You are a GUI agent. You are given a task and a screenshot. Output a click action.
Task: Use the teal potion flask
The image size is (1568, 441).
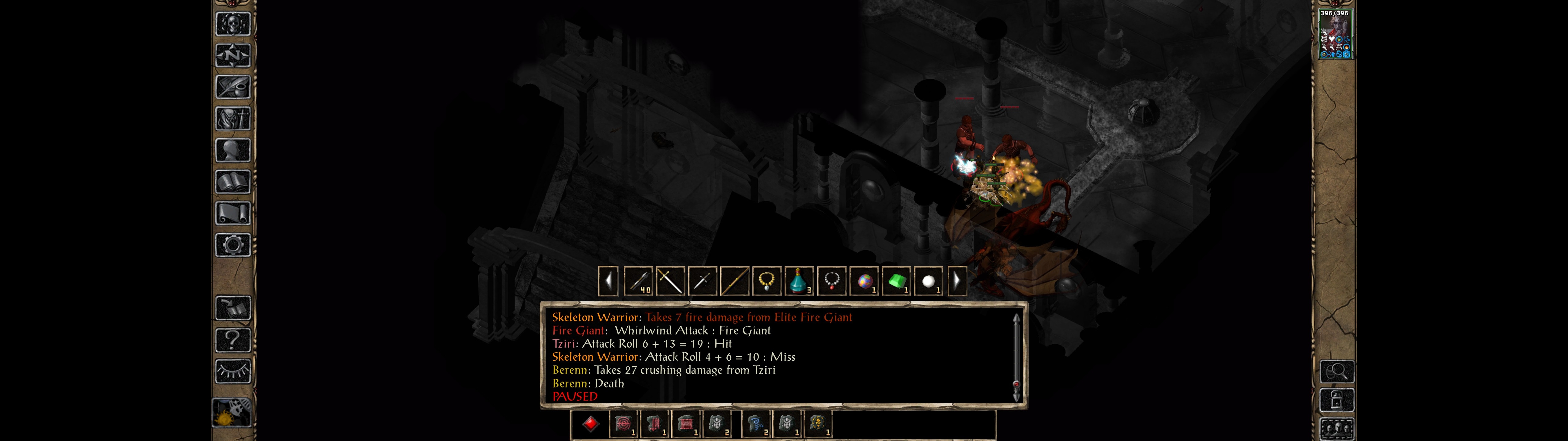[x=798, y=281]
